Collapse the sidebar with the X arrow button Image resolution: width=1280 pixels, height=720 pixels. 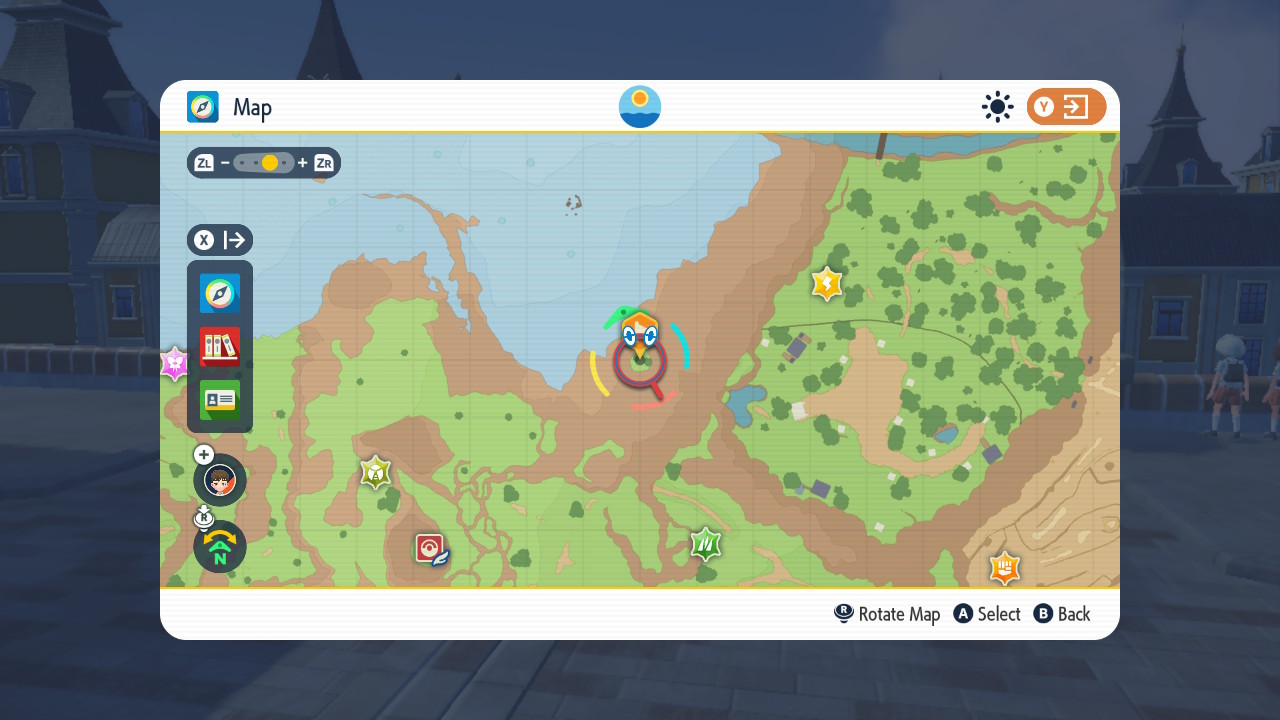[219, 240]
